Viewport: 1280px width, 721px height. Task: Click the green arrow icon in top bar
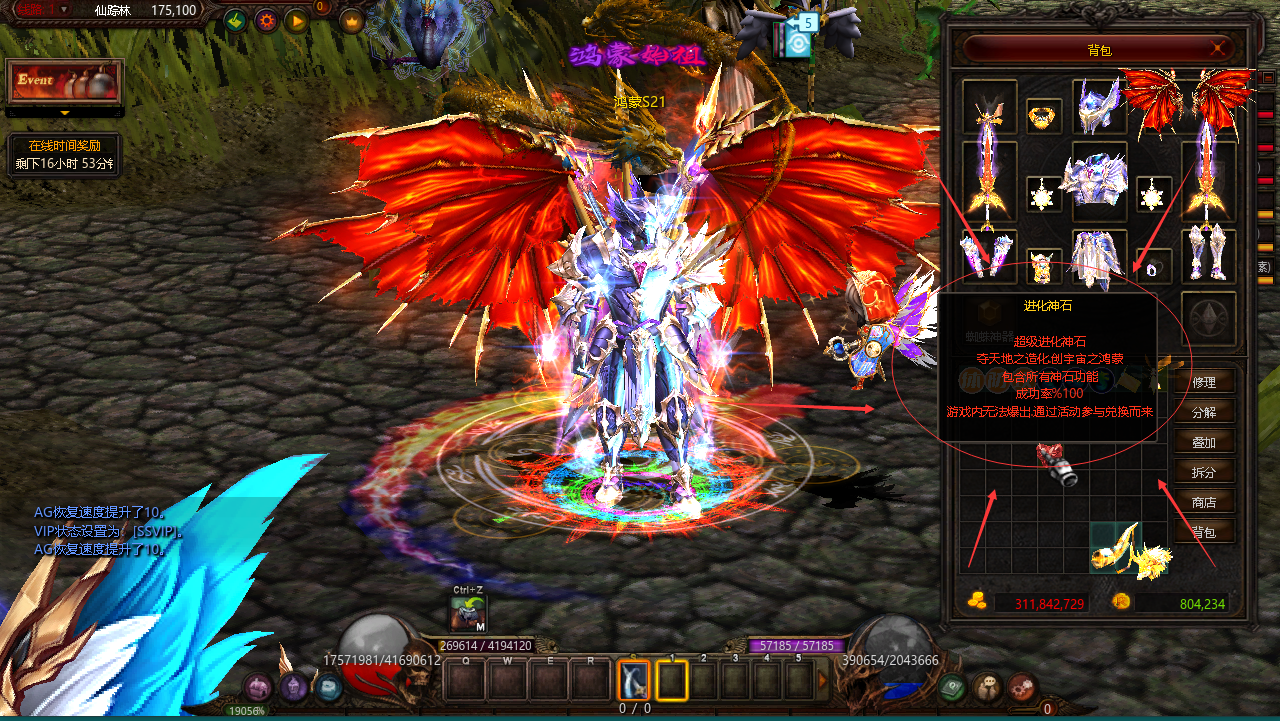(236, 20)
